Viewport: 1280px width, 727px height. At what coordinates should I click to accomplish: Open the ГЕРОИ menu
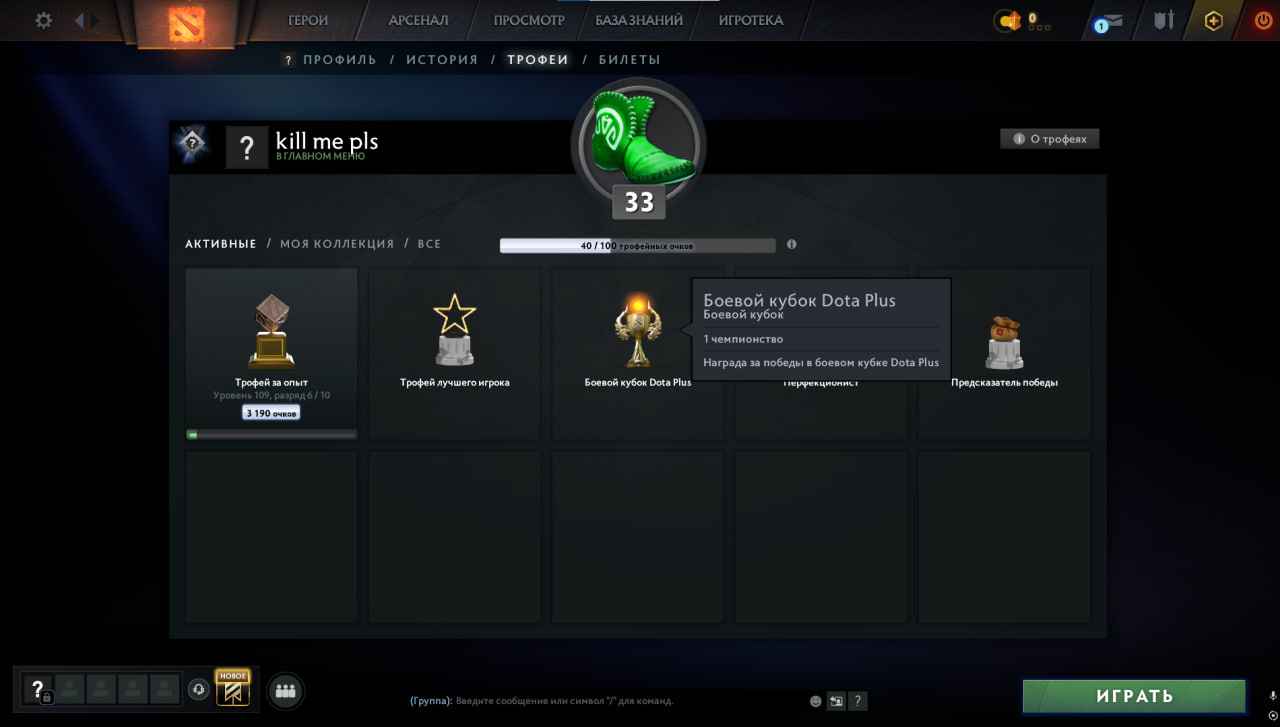point(307,20)
